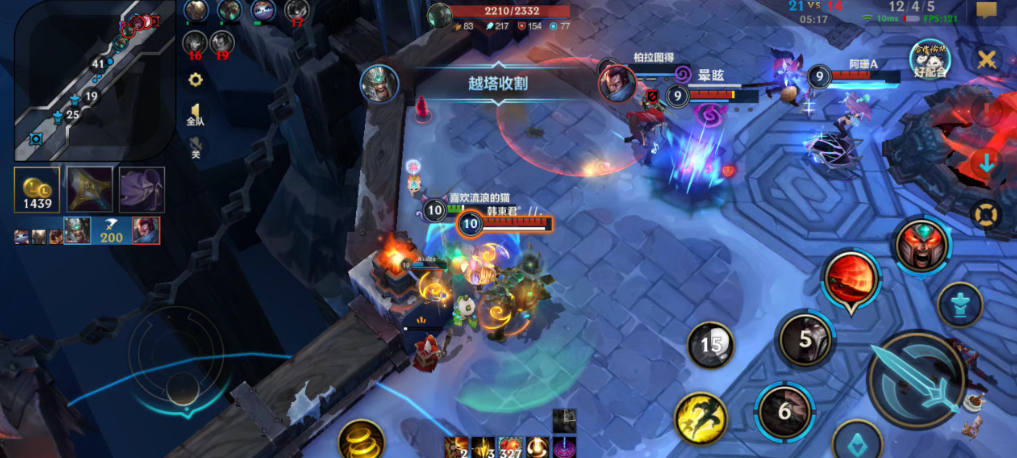Click the crossed swords attack ping
The width and height of the screenshot is (1017, 458).
[987, 59]
